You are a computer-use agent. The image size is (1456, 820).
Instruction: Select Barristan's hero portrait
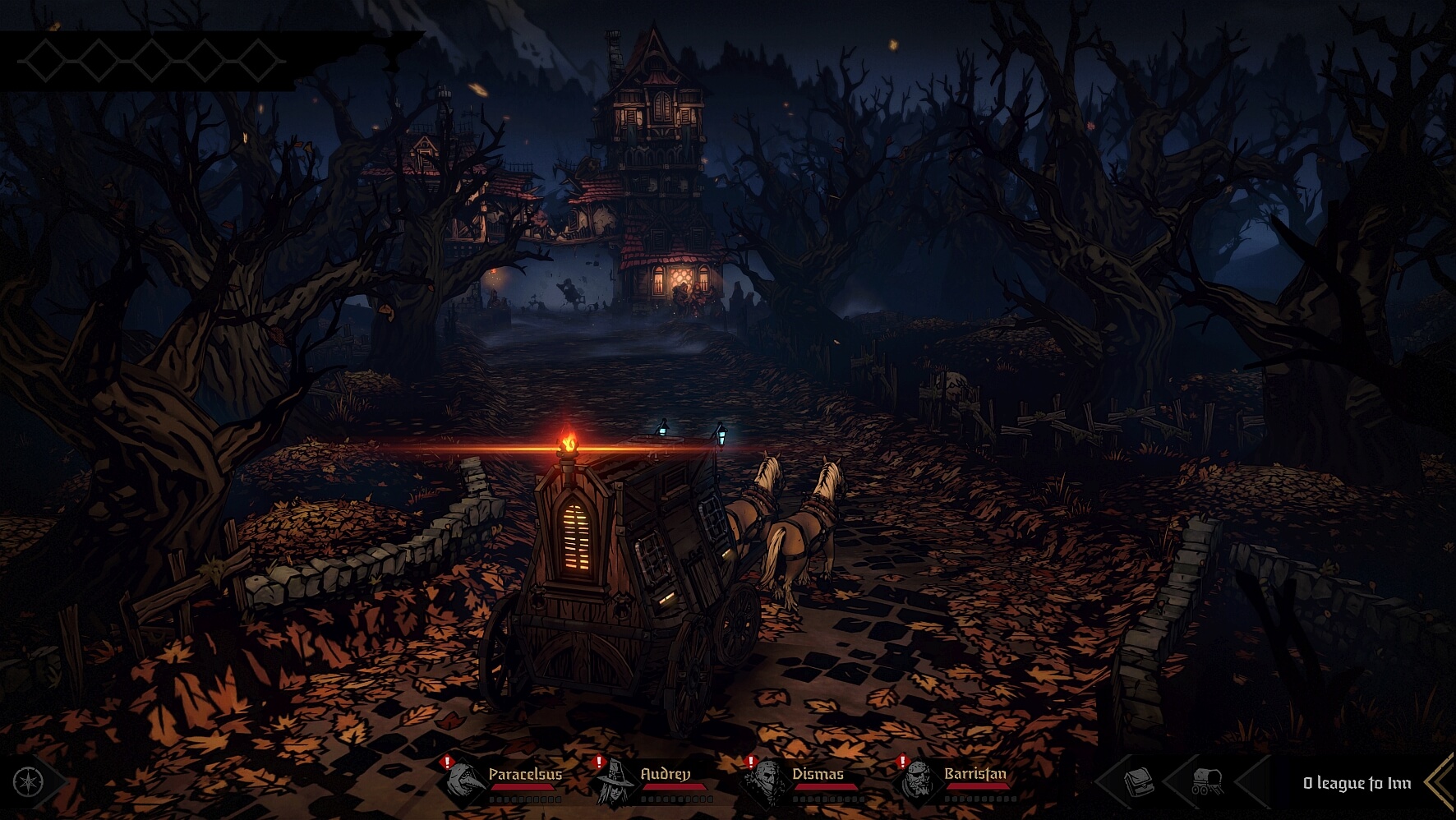(917, 780)
